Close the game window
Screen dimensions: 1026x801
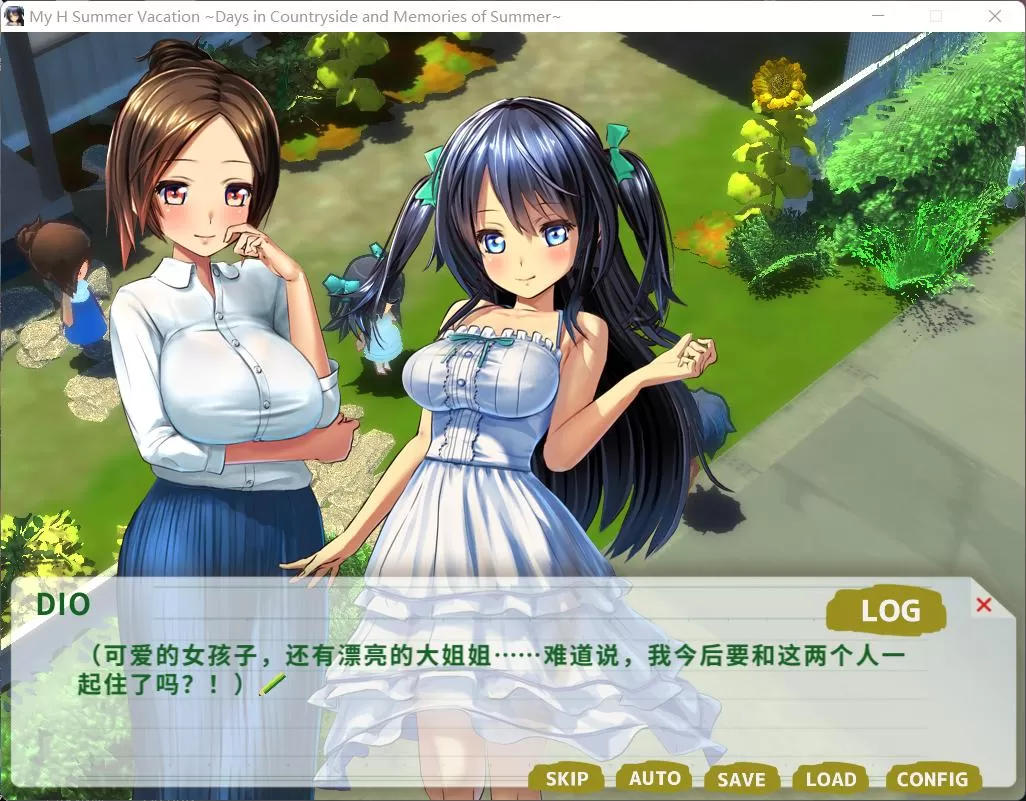click(995, 16)
